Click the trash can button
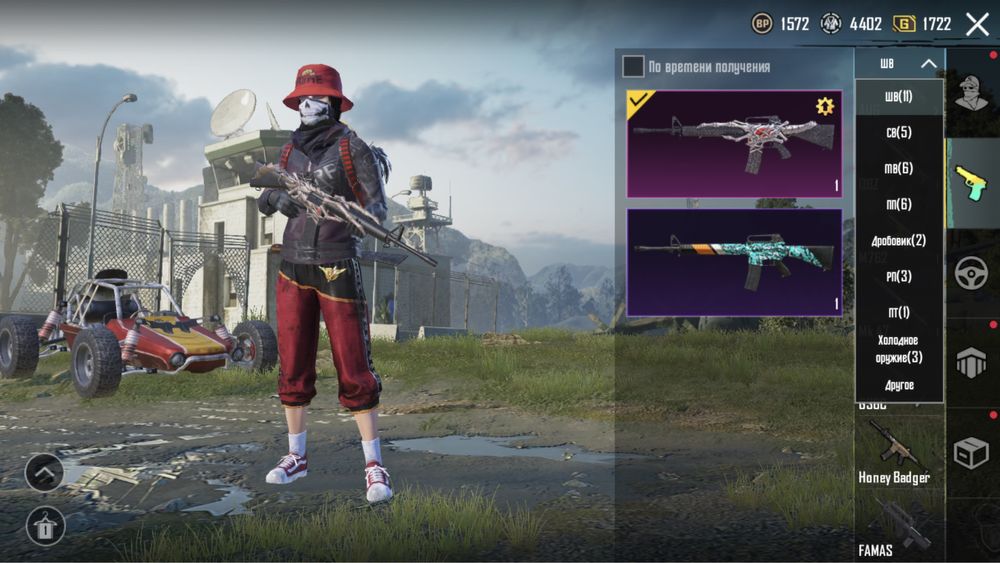Viewport: 1000px width, 563px height. (44, 525)
